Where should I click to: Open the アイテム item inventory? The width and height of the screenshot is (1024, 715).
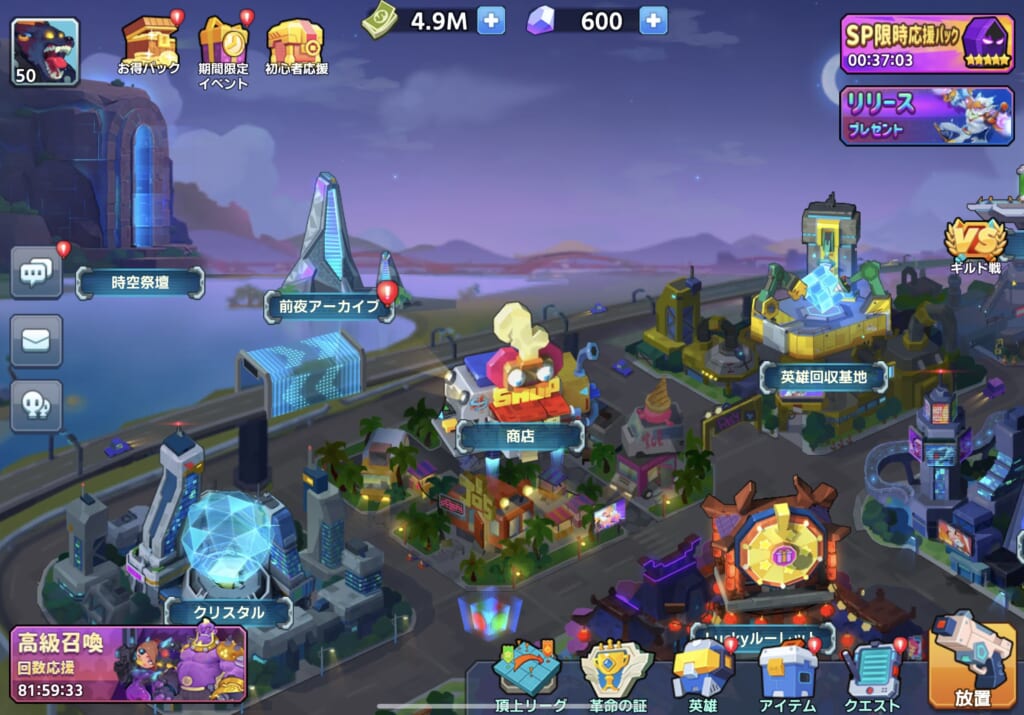click(x=787, y=672)
